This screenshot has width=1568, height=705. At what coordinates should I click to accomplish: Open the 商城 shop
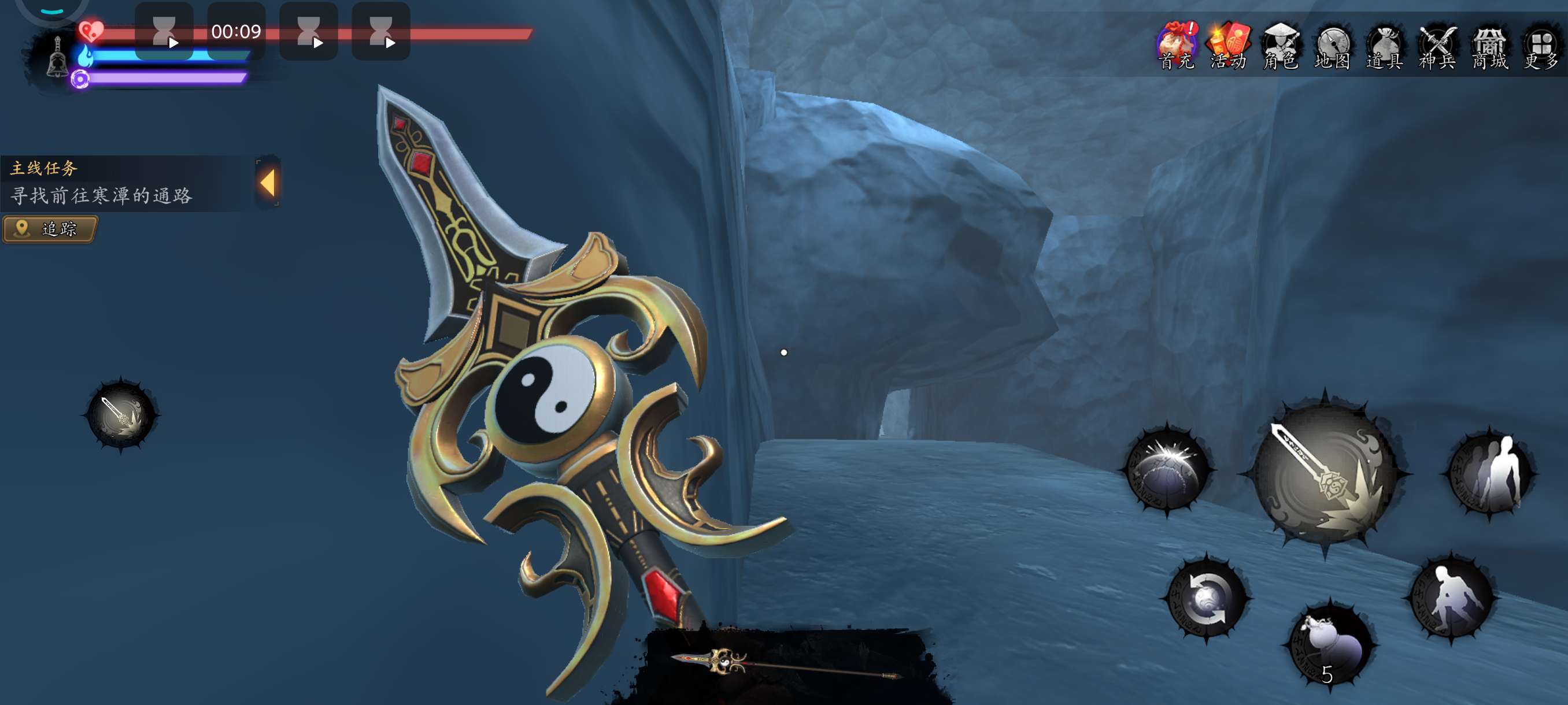tap(1489, 46)
